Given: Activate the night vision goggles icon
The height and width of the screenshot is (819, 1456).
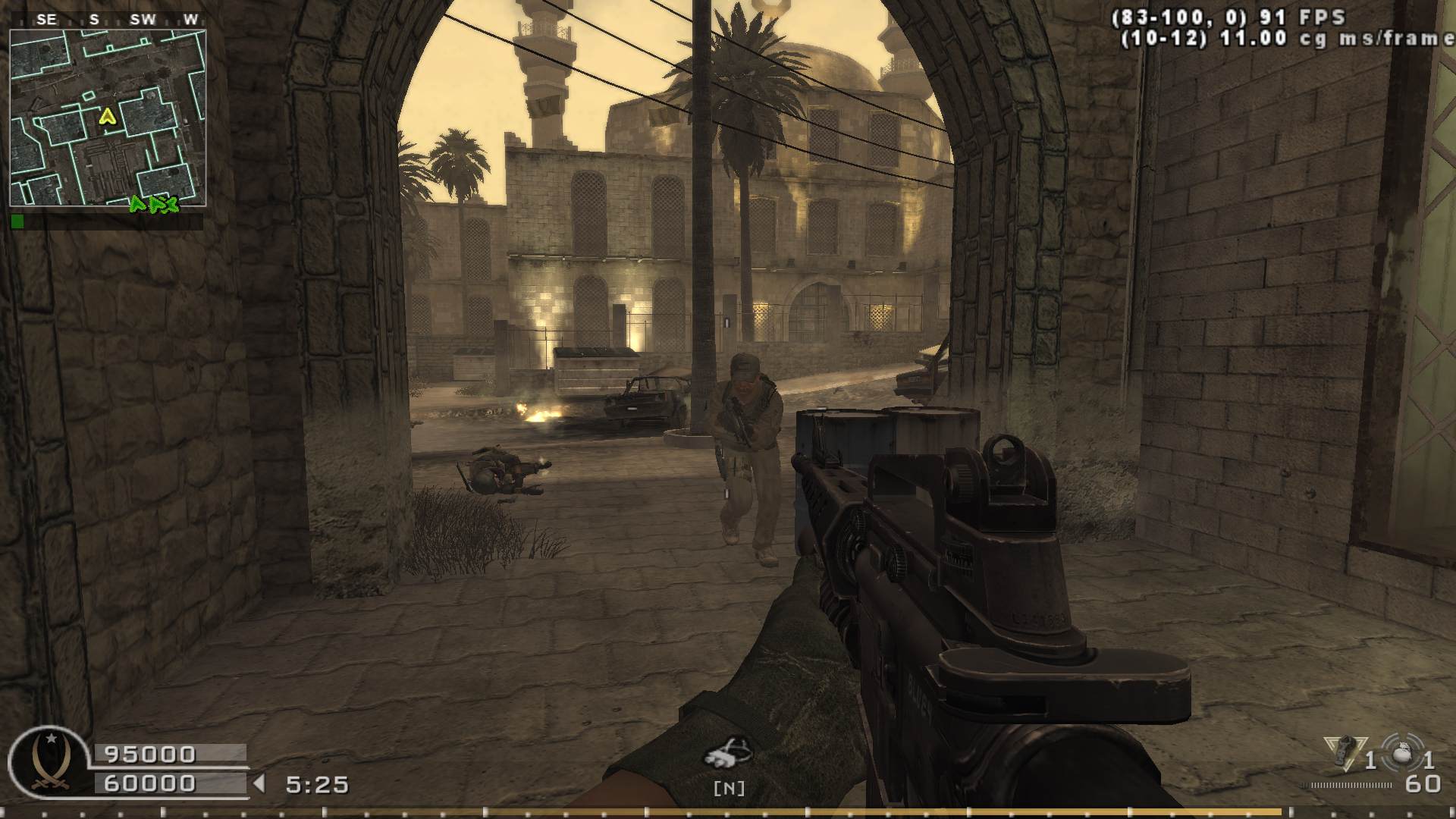Looking at the screenshot, I should [728, 754].
